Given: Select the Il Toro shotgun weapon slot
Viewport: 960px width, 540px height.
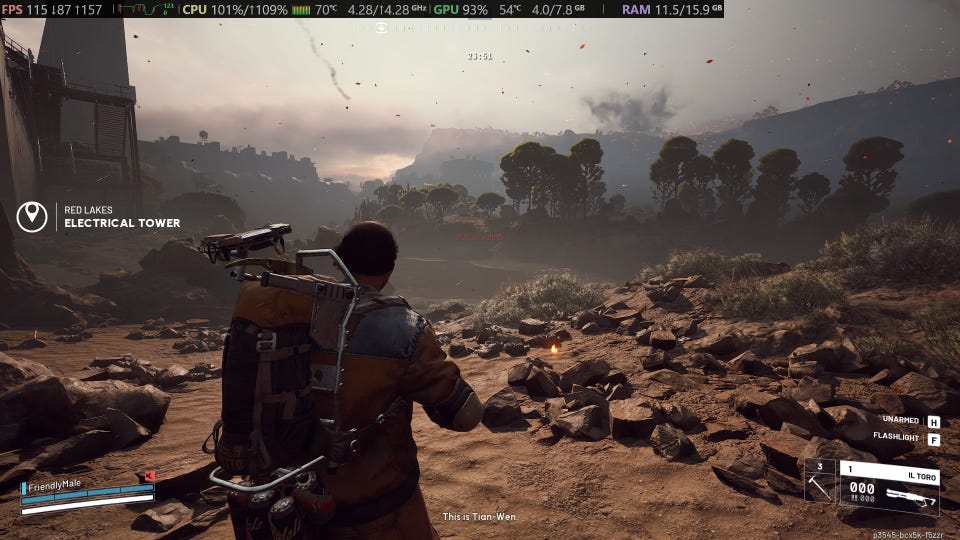Looking at the screenshot, I should [888, 487].
